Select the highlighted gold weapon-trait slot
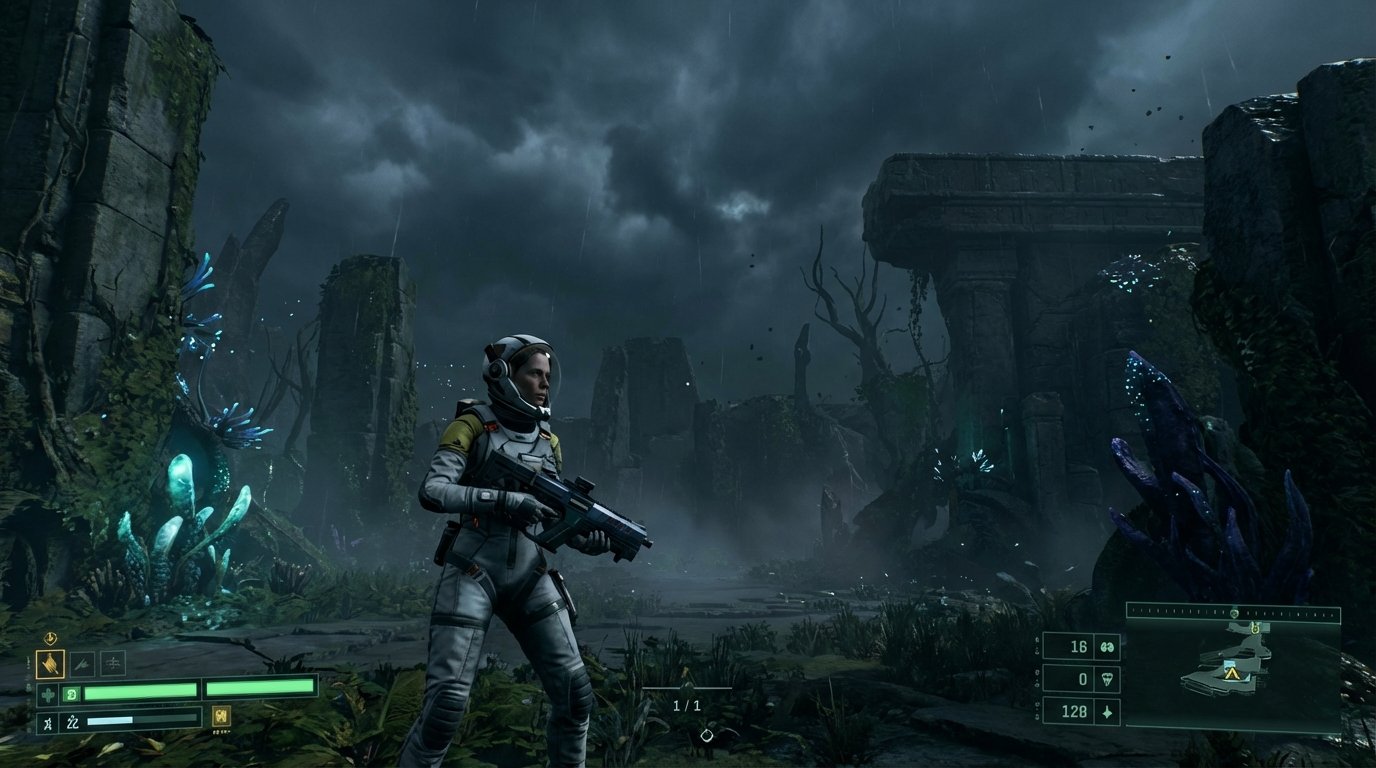 click(50, 663)
